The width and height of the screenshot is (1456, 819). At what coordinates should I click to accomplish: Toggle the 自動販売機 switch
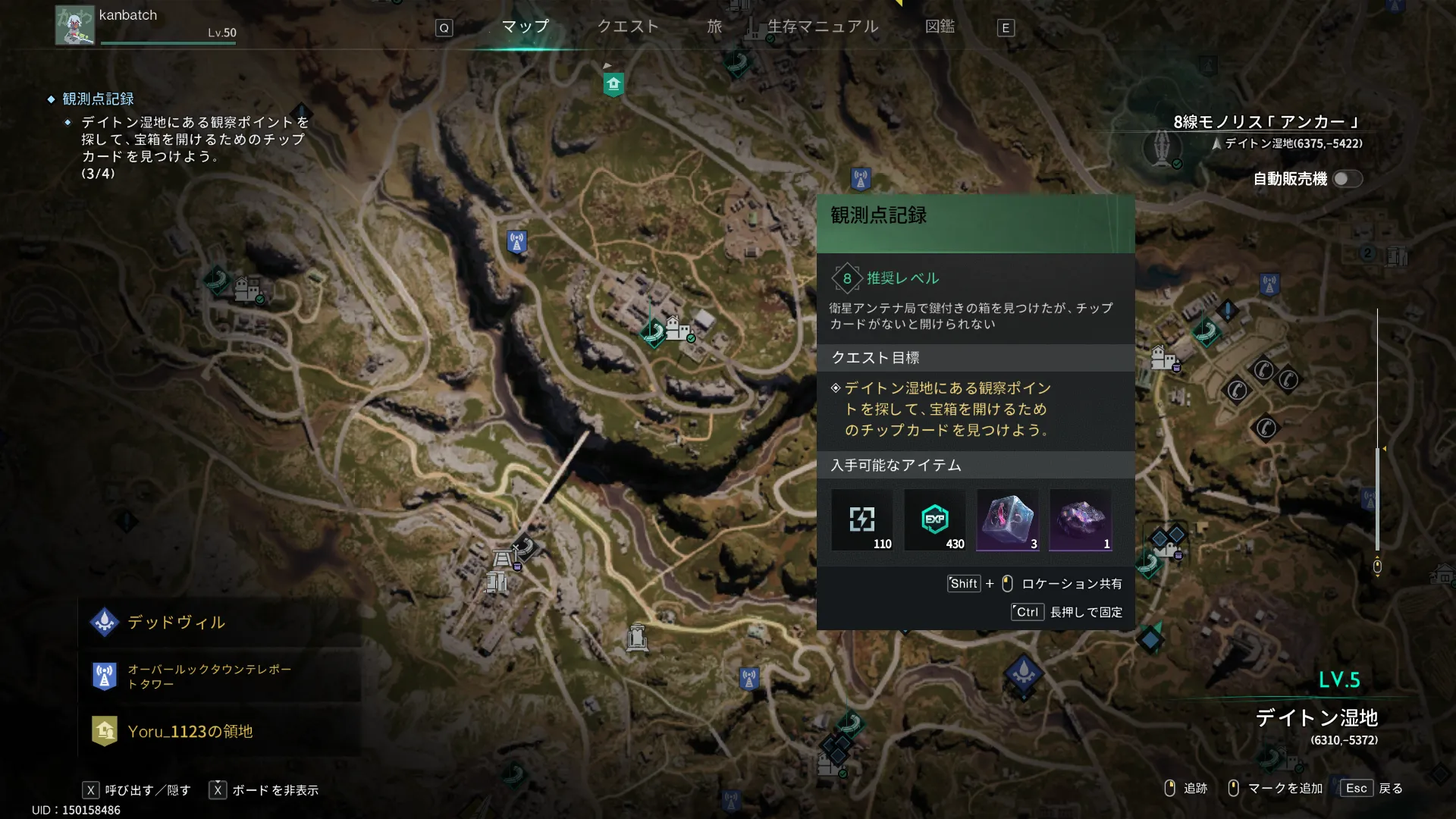pyautogui.click(x=1347, y=179)
